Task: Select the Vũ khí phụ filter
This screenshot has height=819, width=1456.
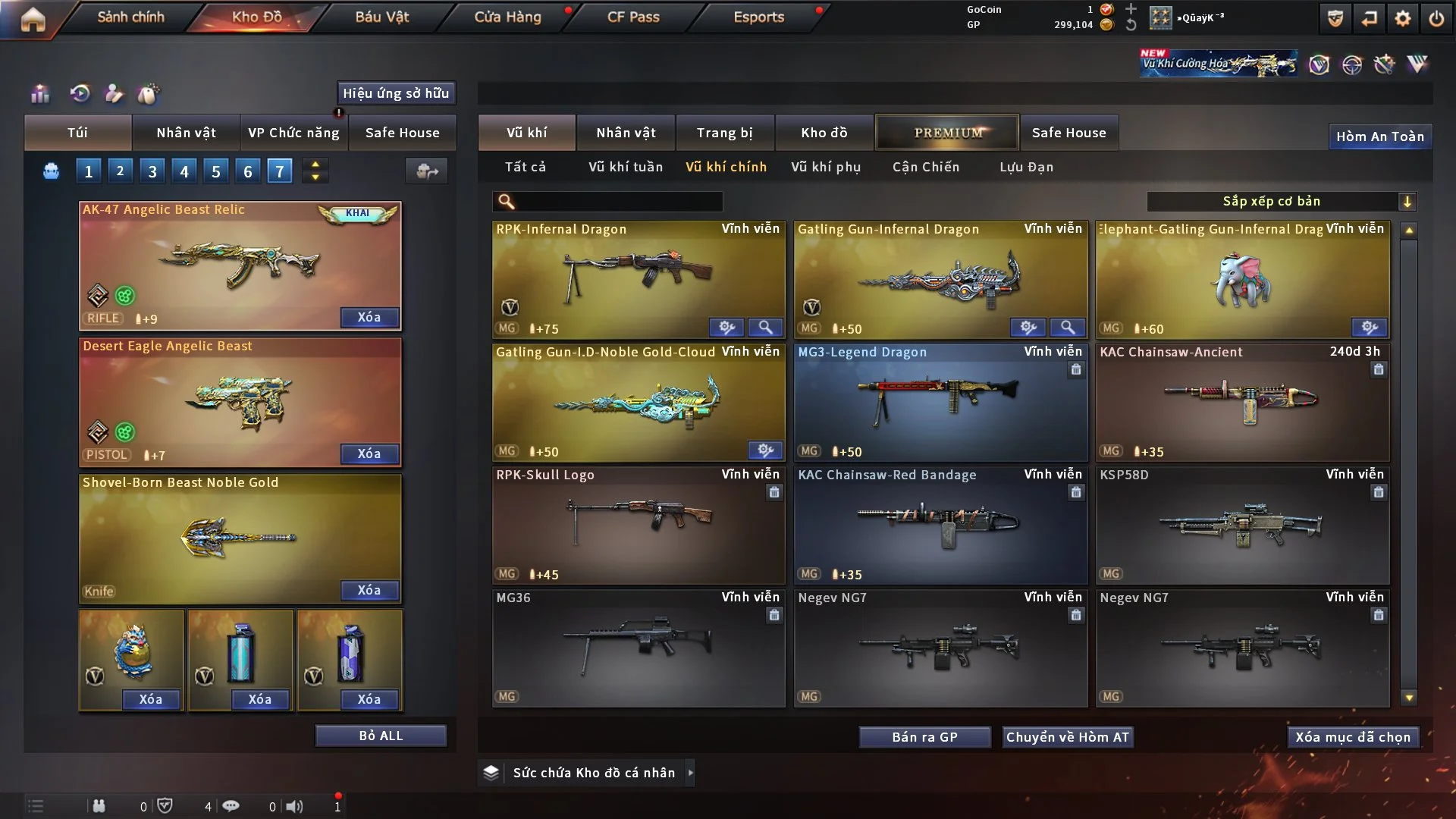Action: point(825,167)
